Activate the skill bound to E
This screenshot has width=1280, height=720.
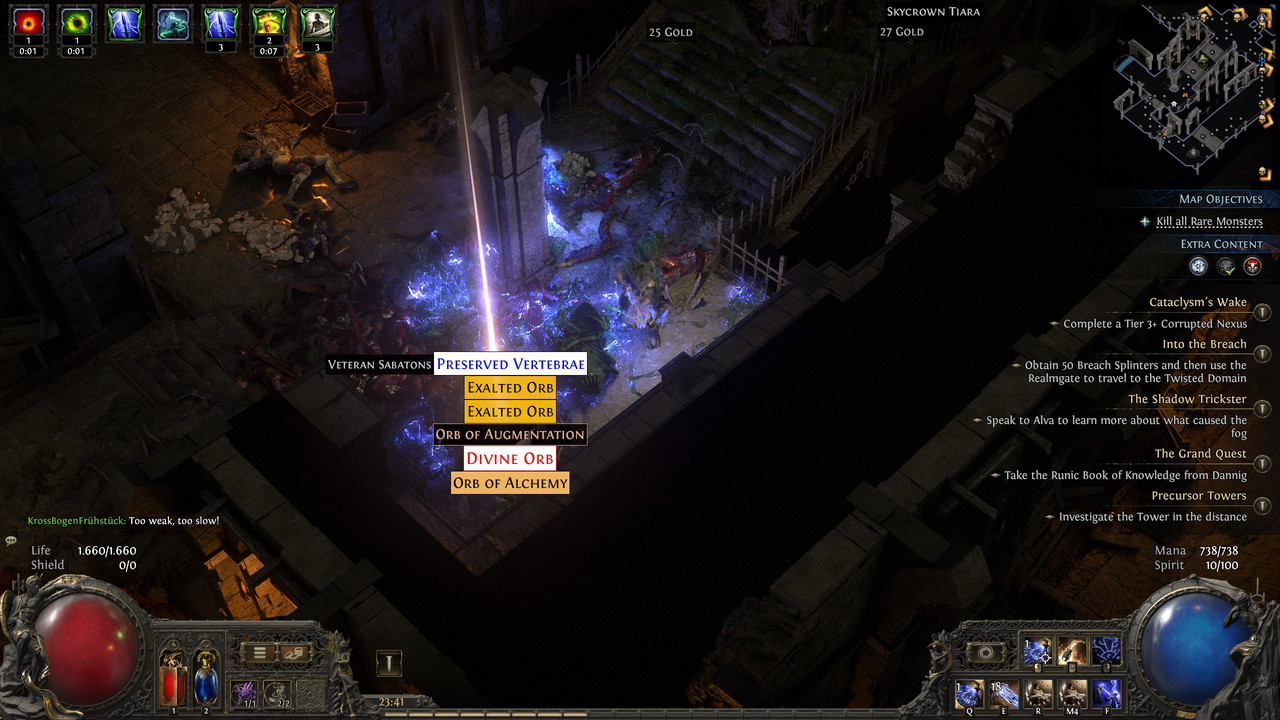(x=1003, y=693)
